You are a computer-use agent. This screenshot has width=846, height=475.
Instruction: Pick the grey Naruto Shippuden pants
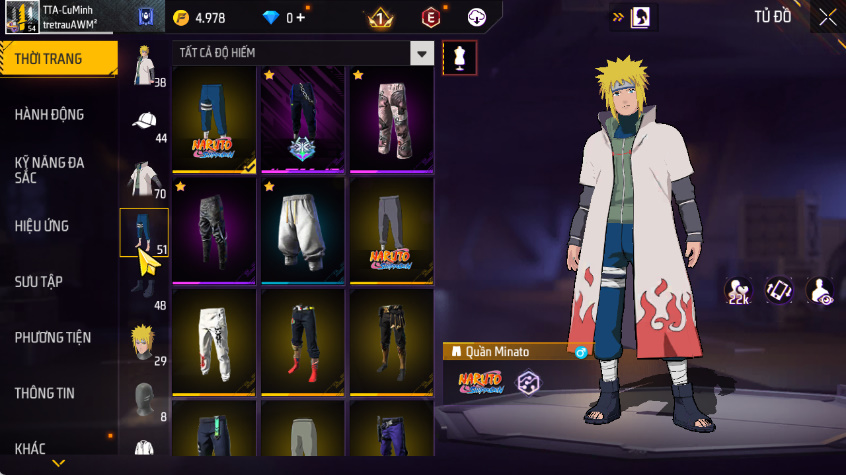[x=391, y=231]
